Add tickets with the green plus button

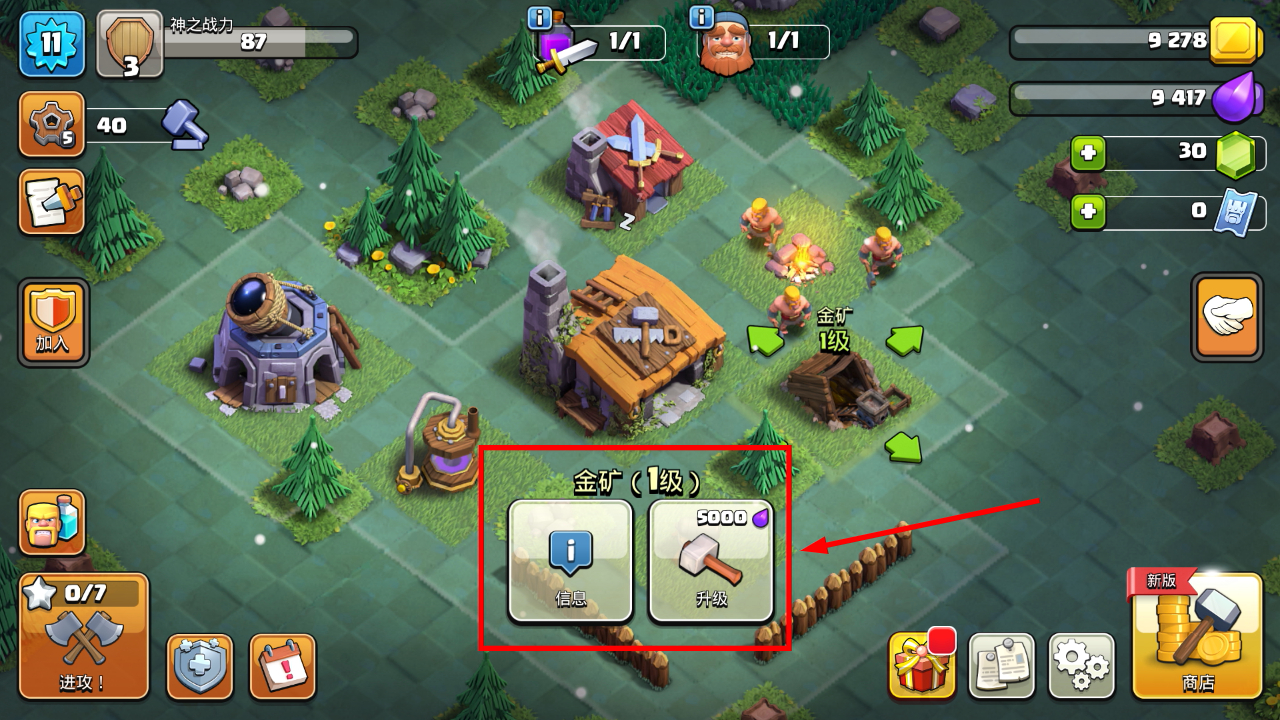coord(1088,212)
